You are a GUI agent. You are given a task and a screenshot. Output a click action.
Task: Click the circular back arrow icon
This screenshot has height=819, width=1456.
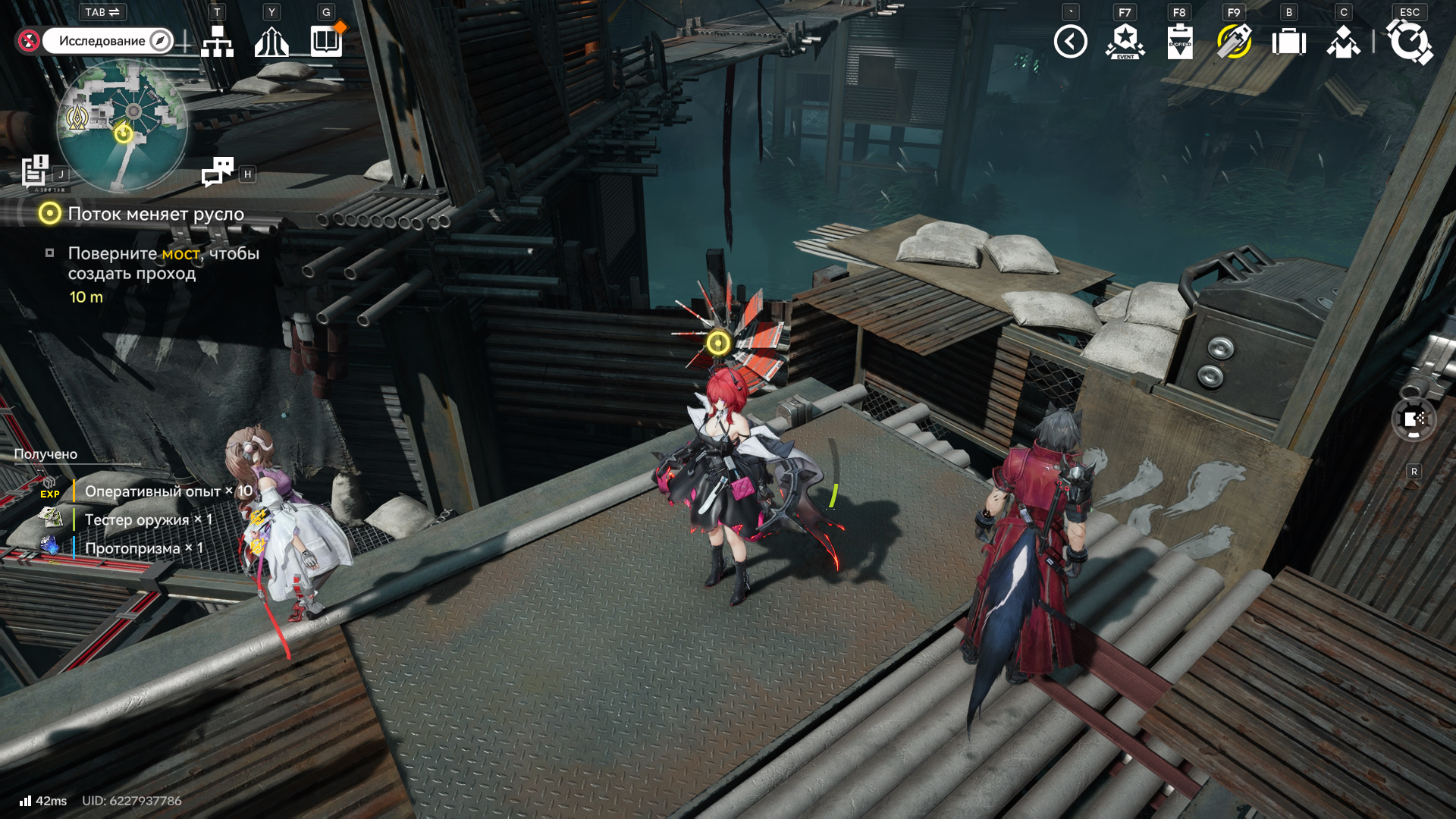tap(1070, 42)
